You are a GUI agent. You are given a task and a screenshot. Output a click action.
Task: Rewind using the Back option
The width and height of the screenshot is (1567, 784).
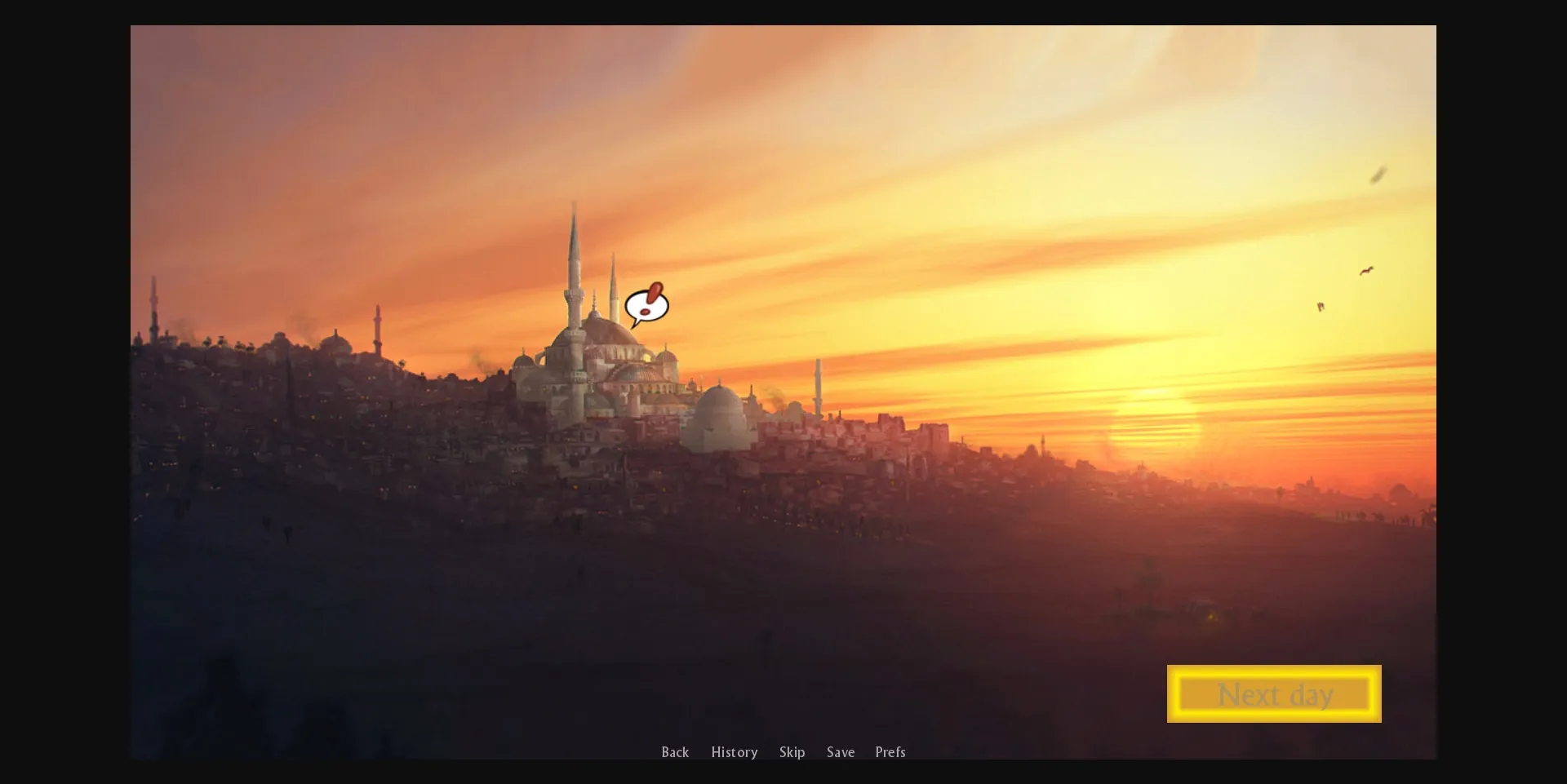point(675,752)
